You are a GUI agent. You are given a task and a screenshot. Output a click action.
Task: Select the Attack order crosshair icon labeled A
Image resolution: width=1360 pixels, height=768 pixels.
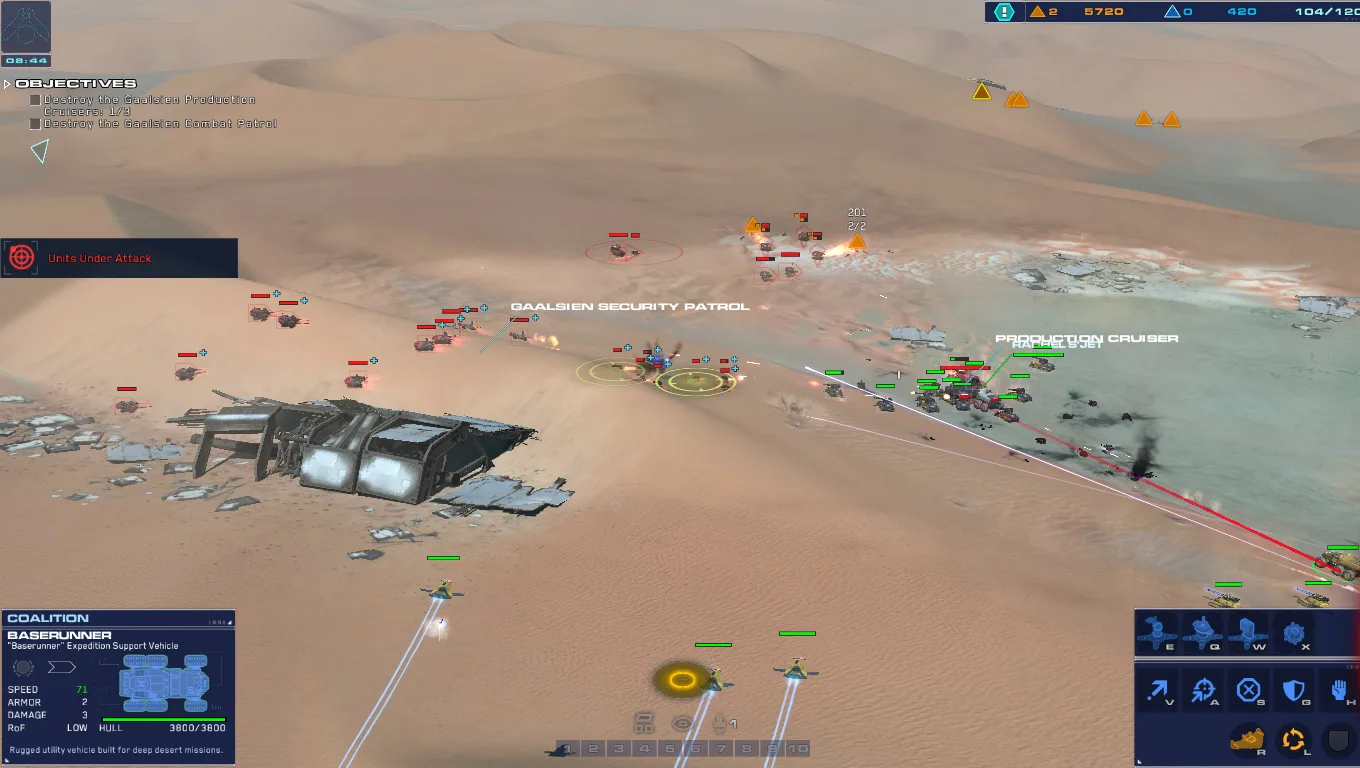coord(1203,690)
